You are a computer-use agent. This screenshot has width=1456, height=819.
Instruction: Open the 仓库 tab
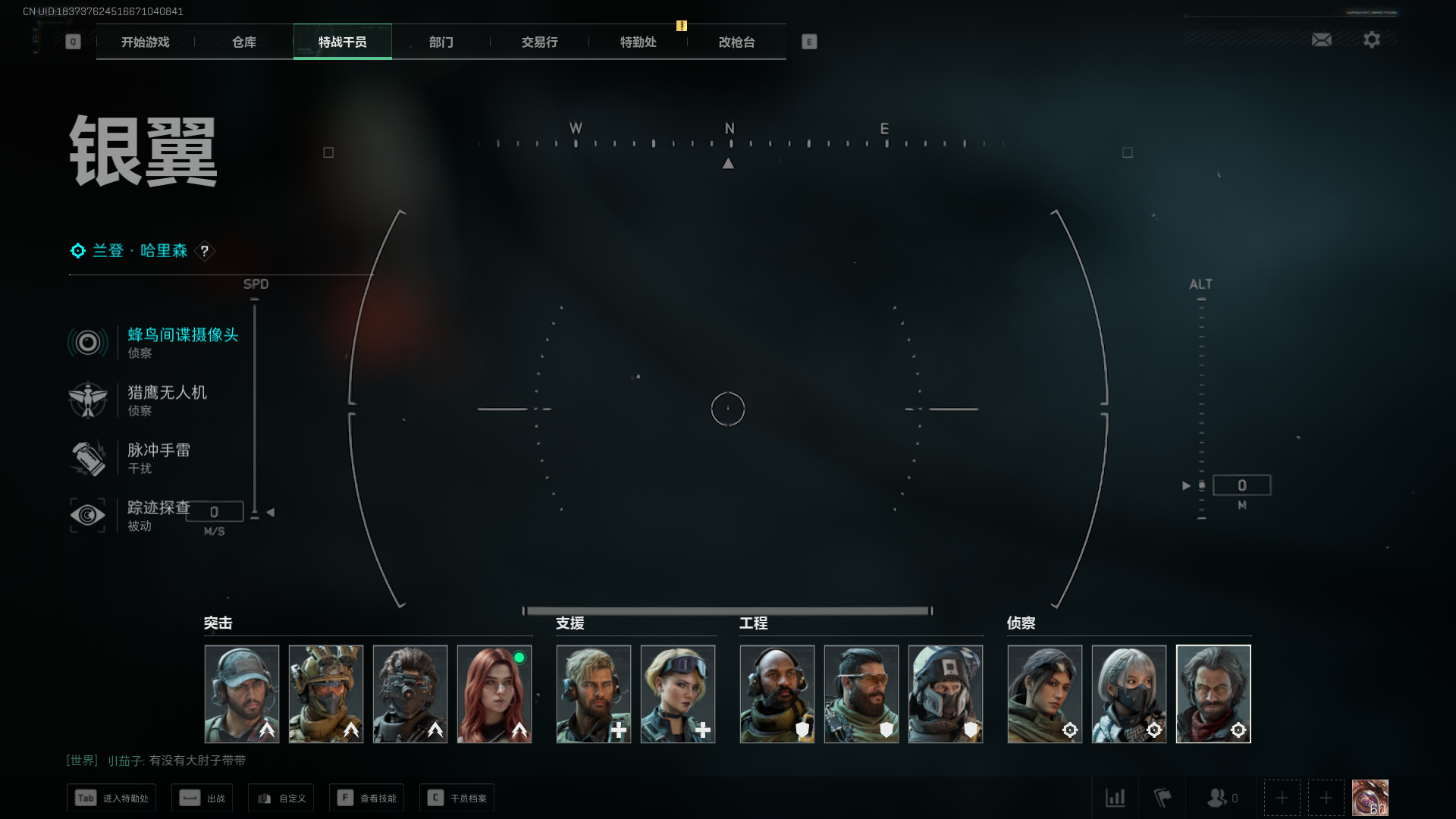(x=244, y=42)
